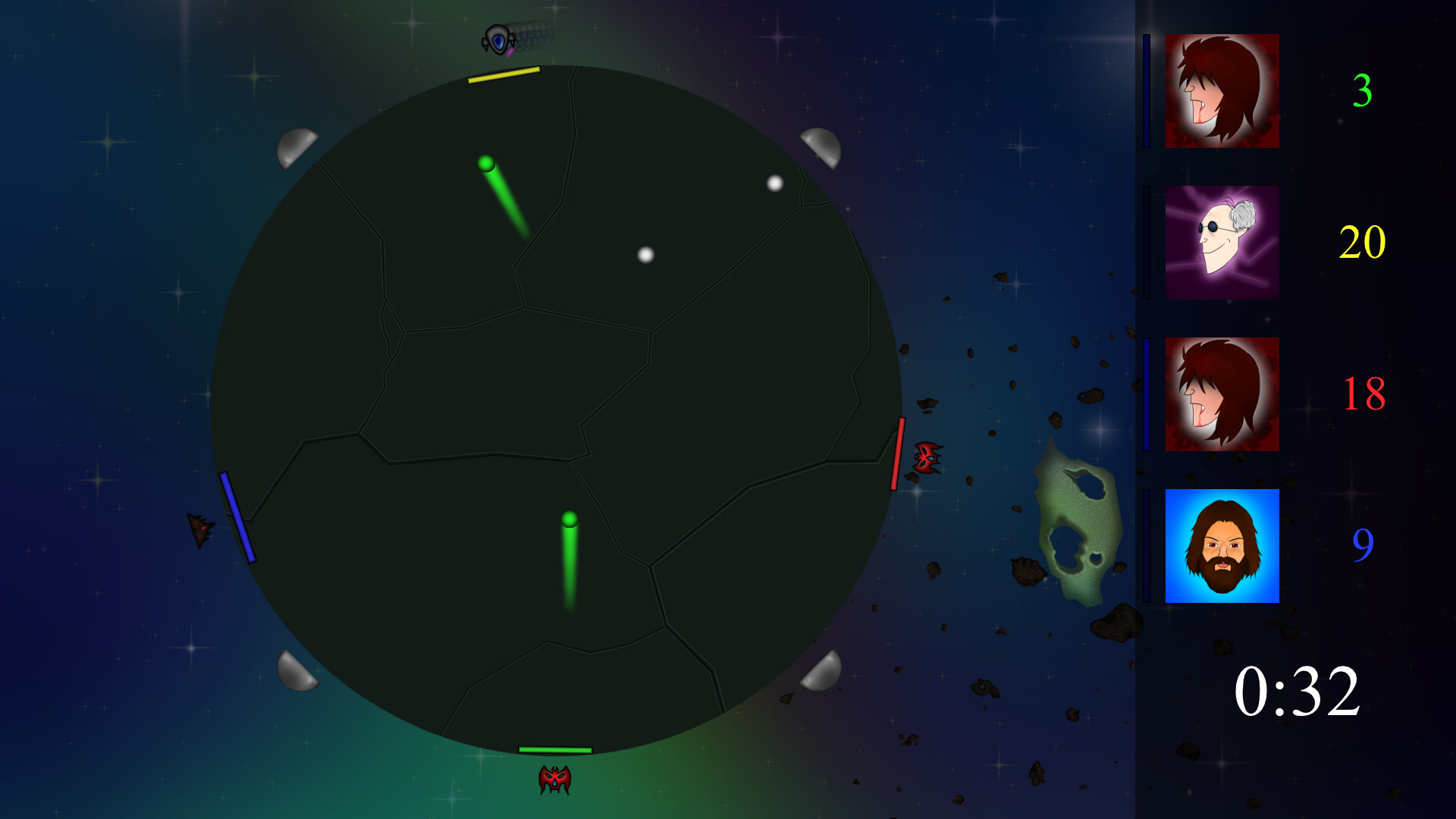Screen dimensions: 1456x819
Task: Click the white ball near the arena edge
Action: pyautogui.click(x=774, y=183)
